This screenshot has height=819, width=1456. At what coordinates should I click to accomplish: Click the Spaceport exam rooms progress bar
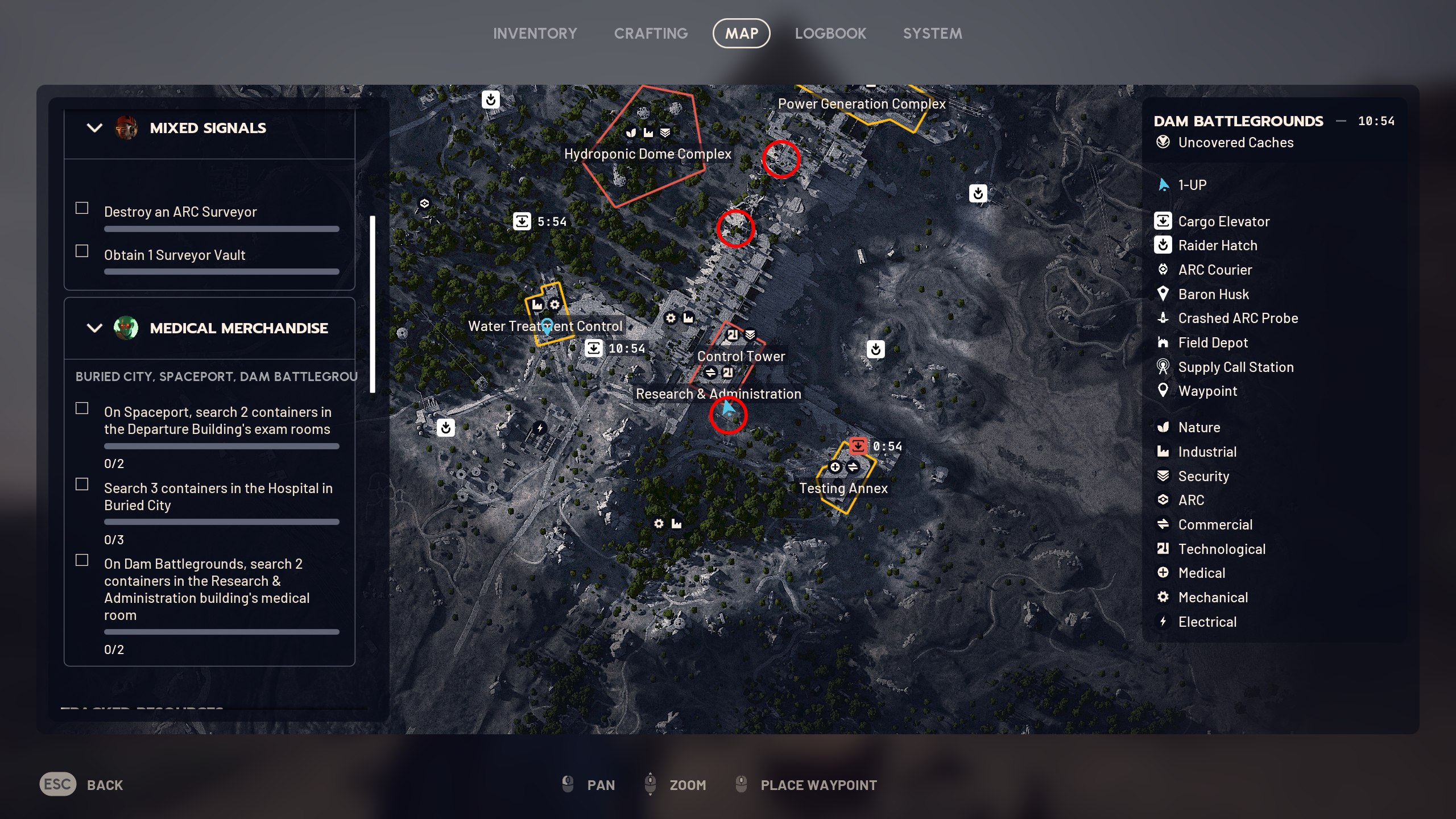[221, 446]
